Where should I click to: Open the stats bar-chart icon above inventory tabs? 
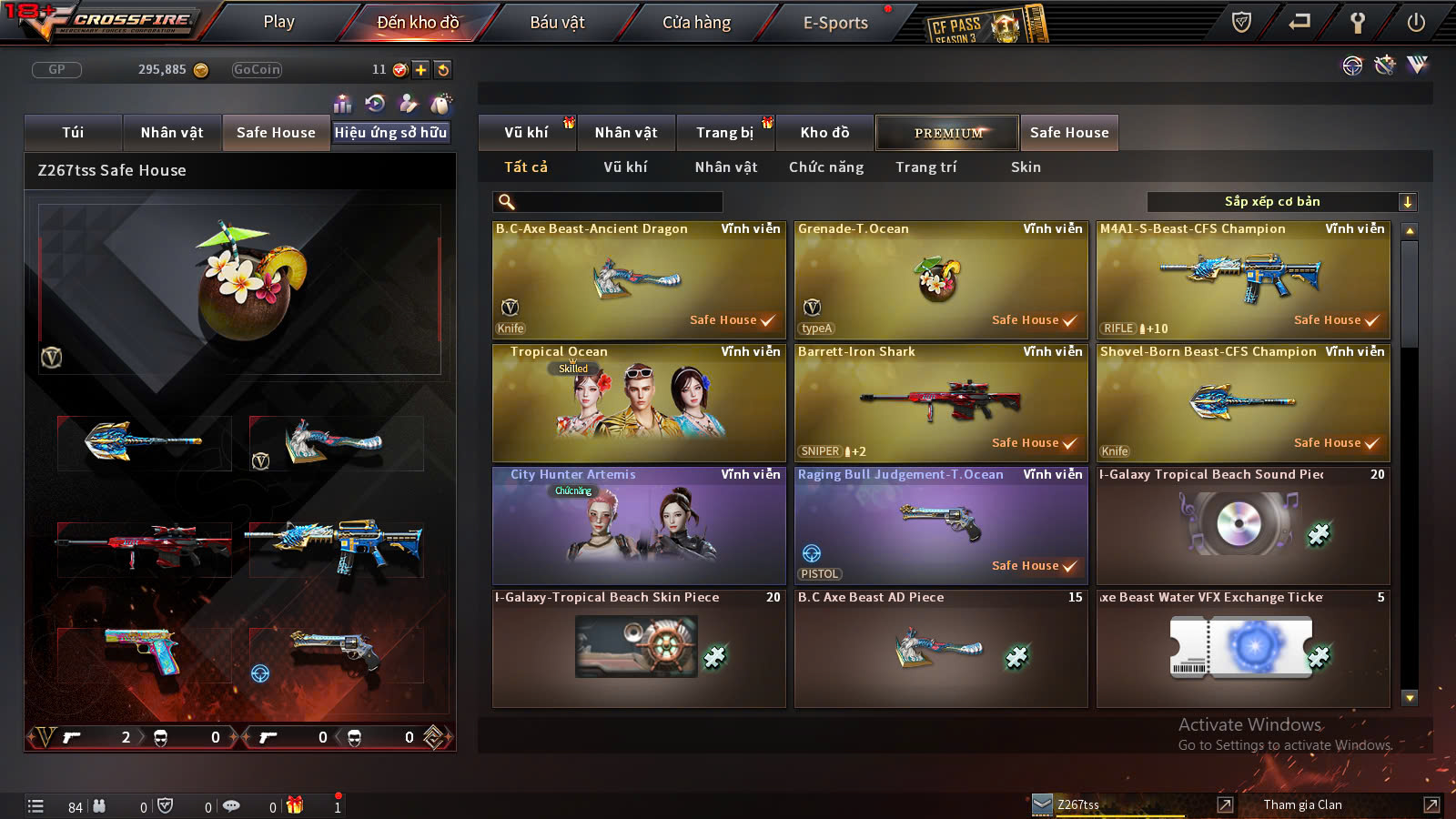pos(344,103)
